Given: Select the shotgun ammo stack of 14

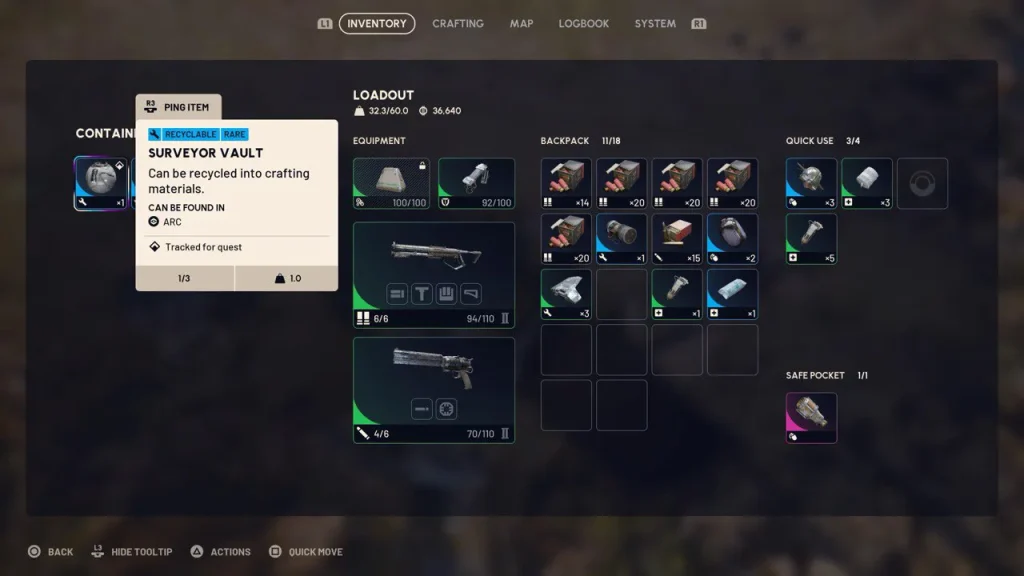Looking at the screenshot, I should coord(566,183).
